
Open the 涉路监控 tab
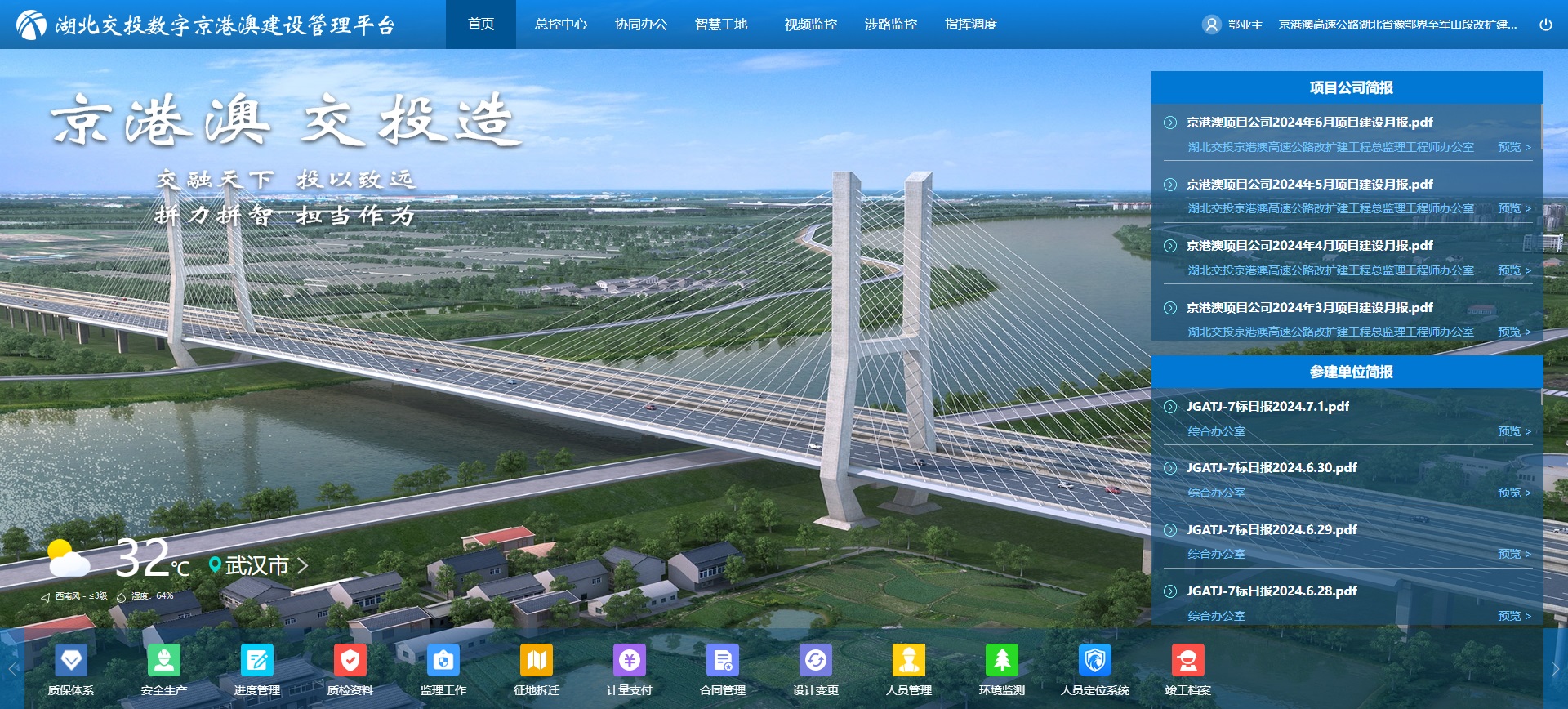click(x=890, y=25)
